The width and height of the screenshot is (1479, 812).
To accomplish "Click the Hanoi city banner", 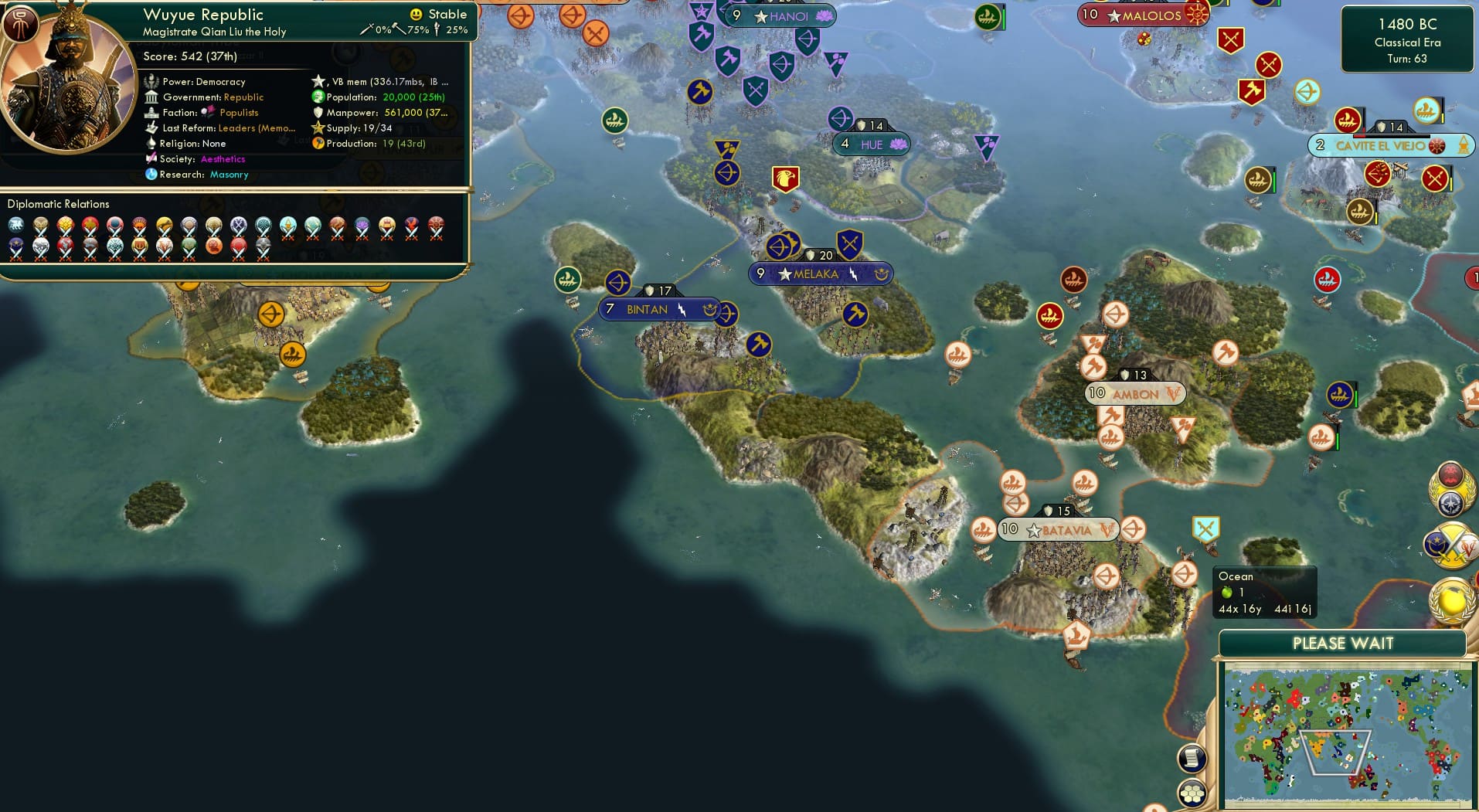I will [x=780, y=15].
